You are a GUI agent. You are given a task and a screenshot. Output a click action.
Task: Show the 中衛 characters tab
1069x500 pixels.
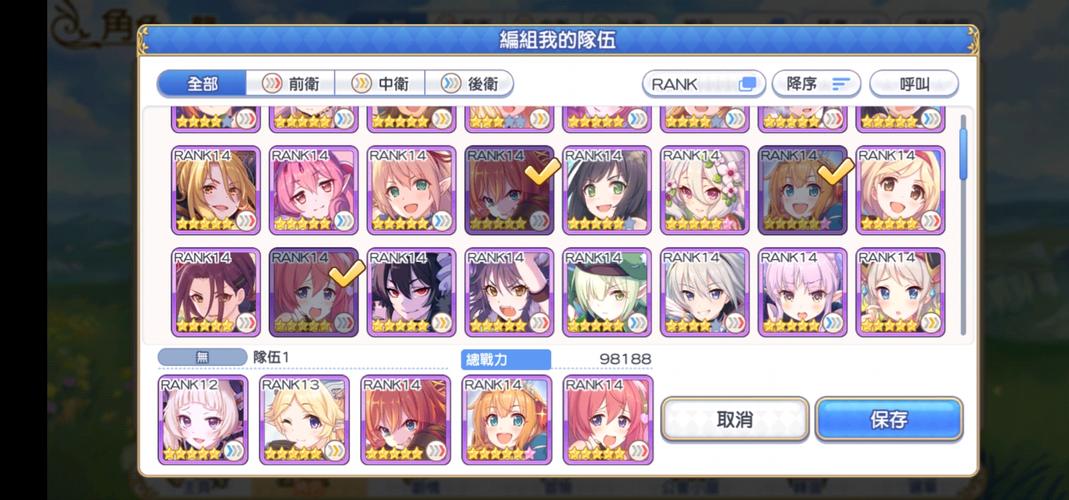(380, 84)
